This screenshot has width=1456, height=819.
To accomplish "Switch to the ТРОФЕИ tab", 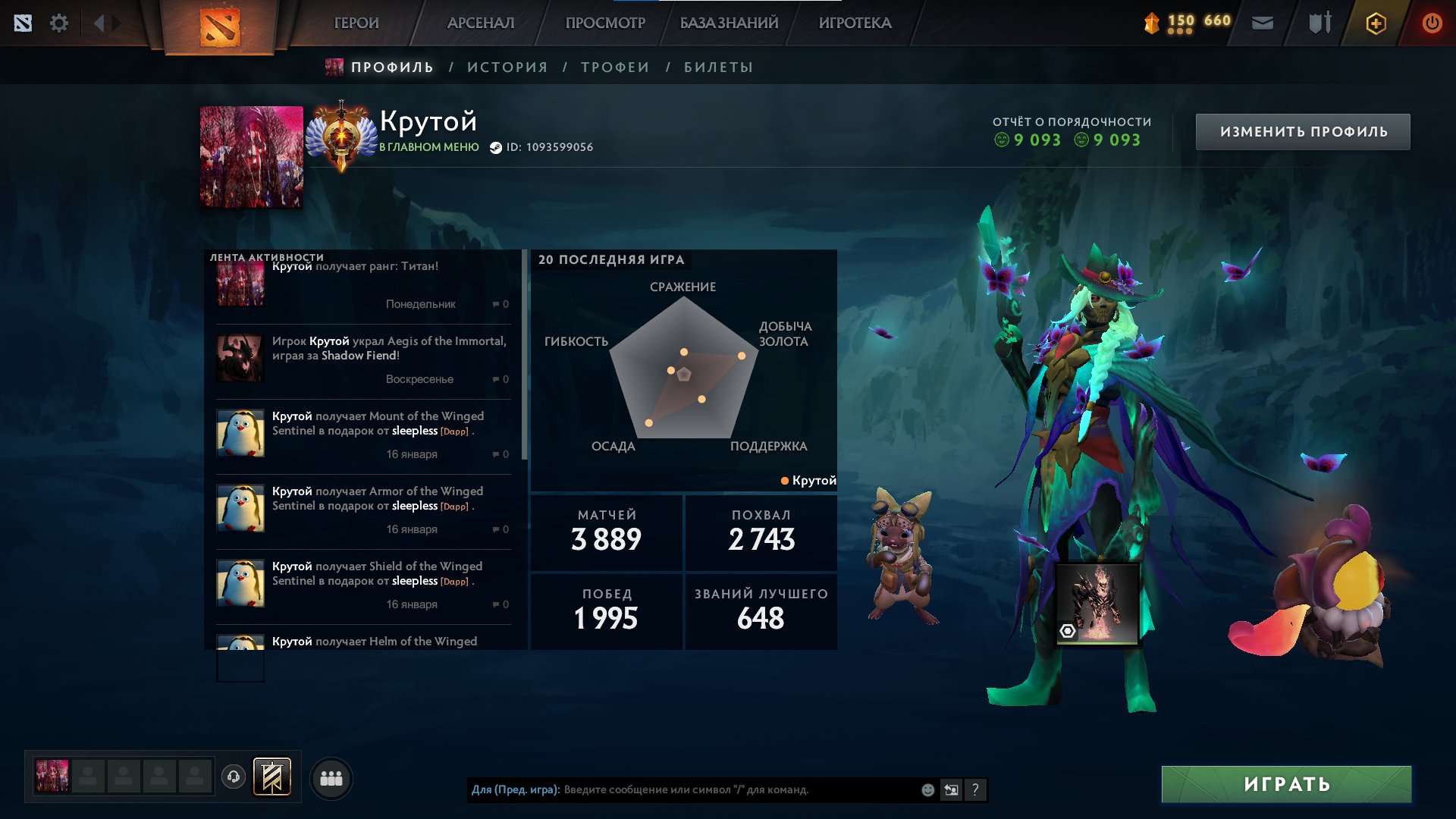I will click(615, 67).
